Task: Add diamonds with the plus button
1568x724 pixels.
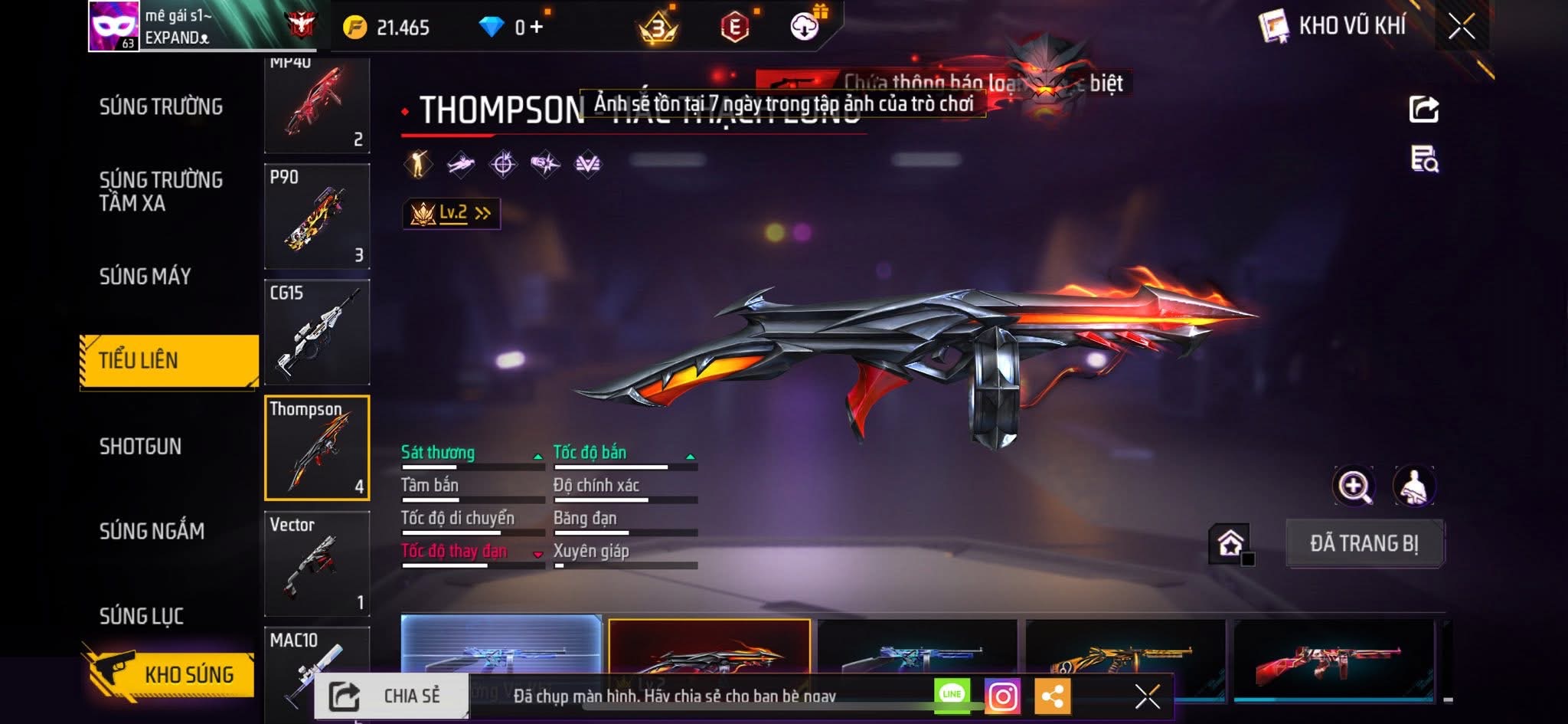Action: 537,28
